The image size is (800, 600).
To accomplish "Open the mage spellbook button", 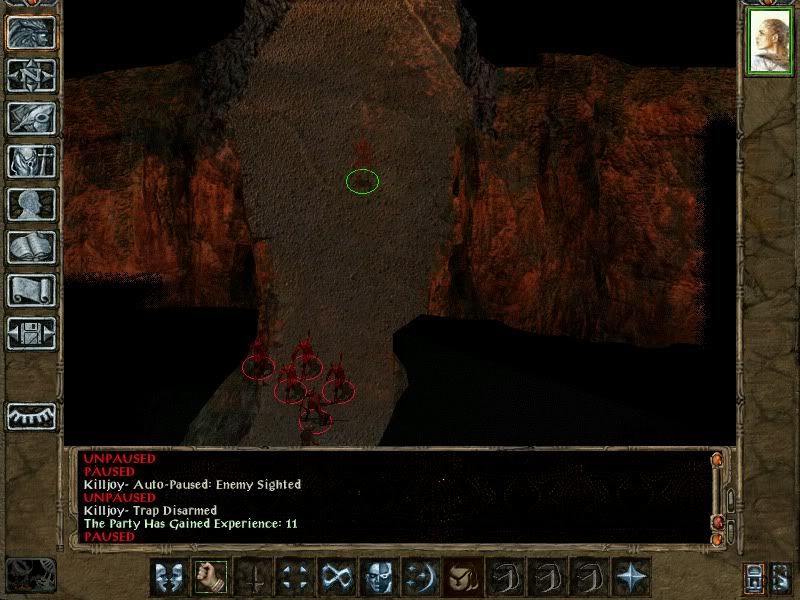I will (31, 247).
